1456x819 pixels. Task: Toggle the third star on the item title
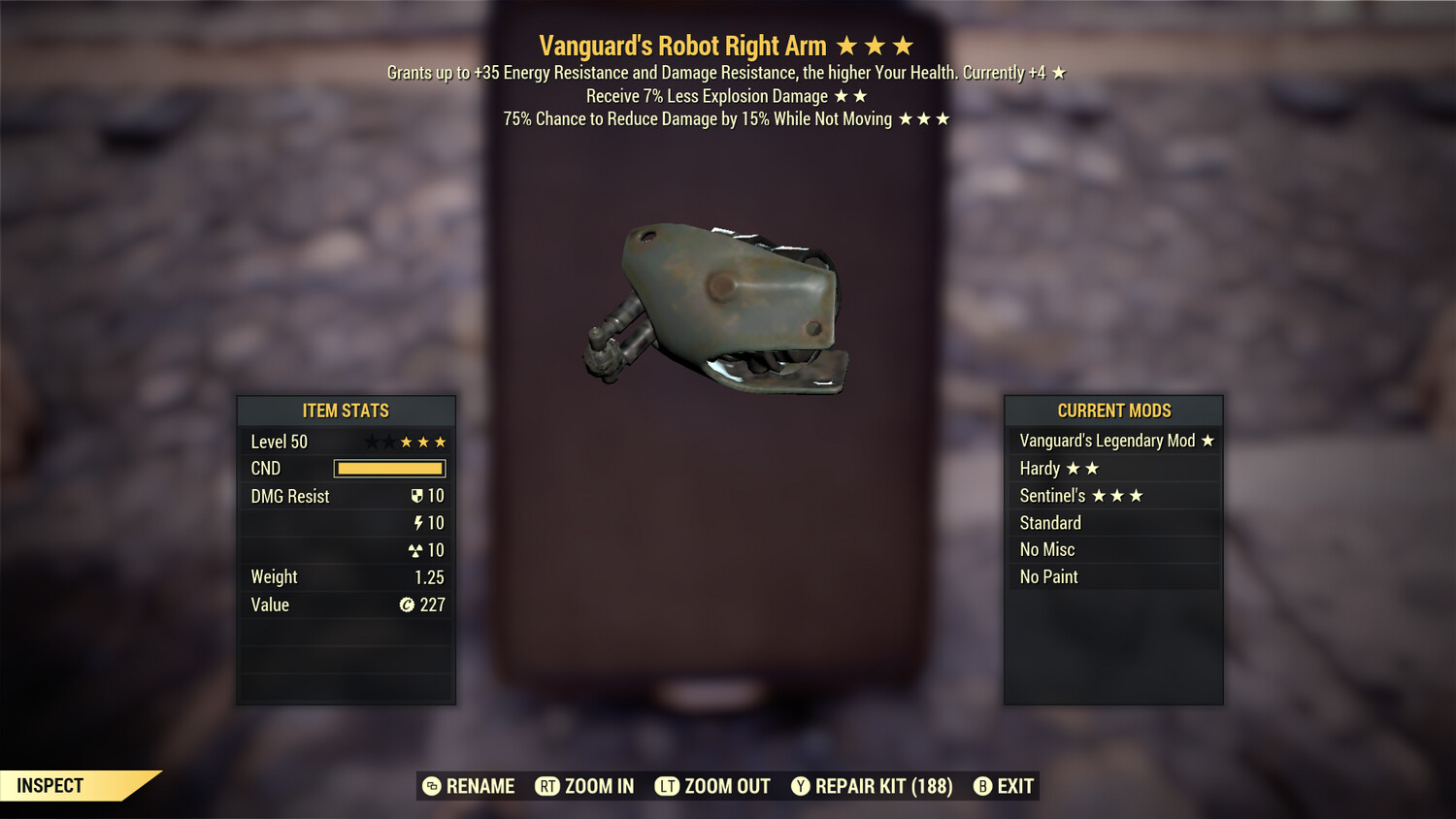(904, 45)
